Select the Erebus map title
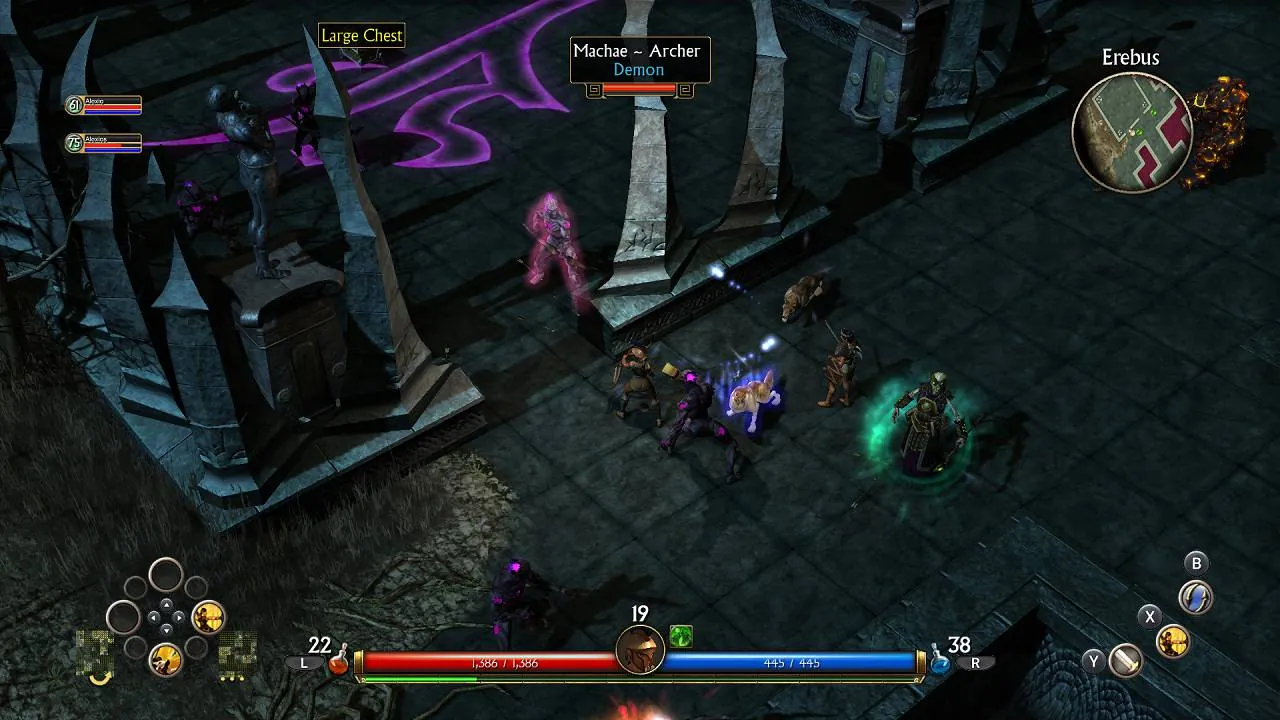 tap(1132, 58)
